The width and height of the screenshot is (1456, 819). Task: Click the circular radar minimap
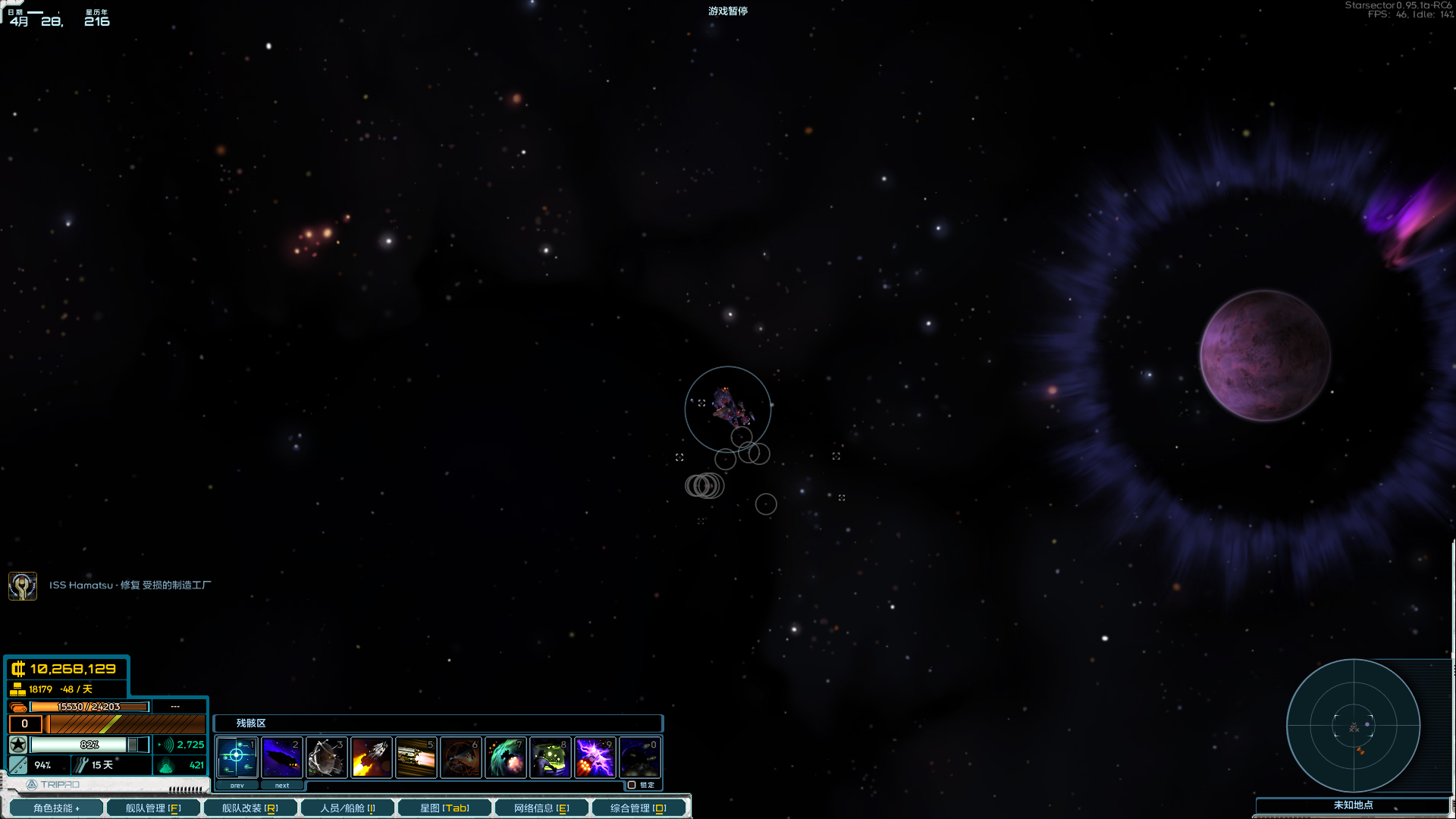(1354, 726)
